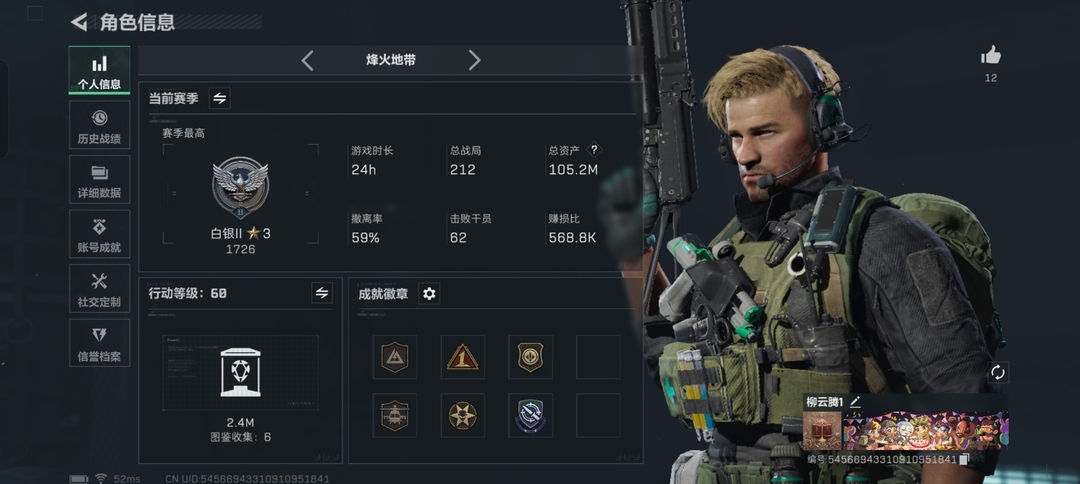Open the 社交定制 tab
Image resolution: width=1080 pixels, height=484 pixels.
(99, 289)
